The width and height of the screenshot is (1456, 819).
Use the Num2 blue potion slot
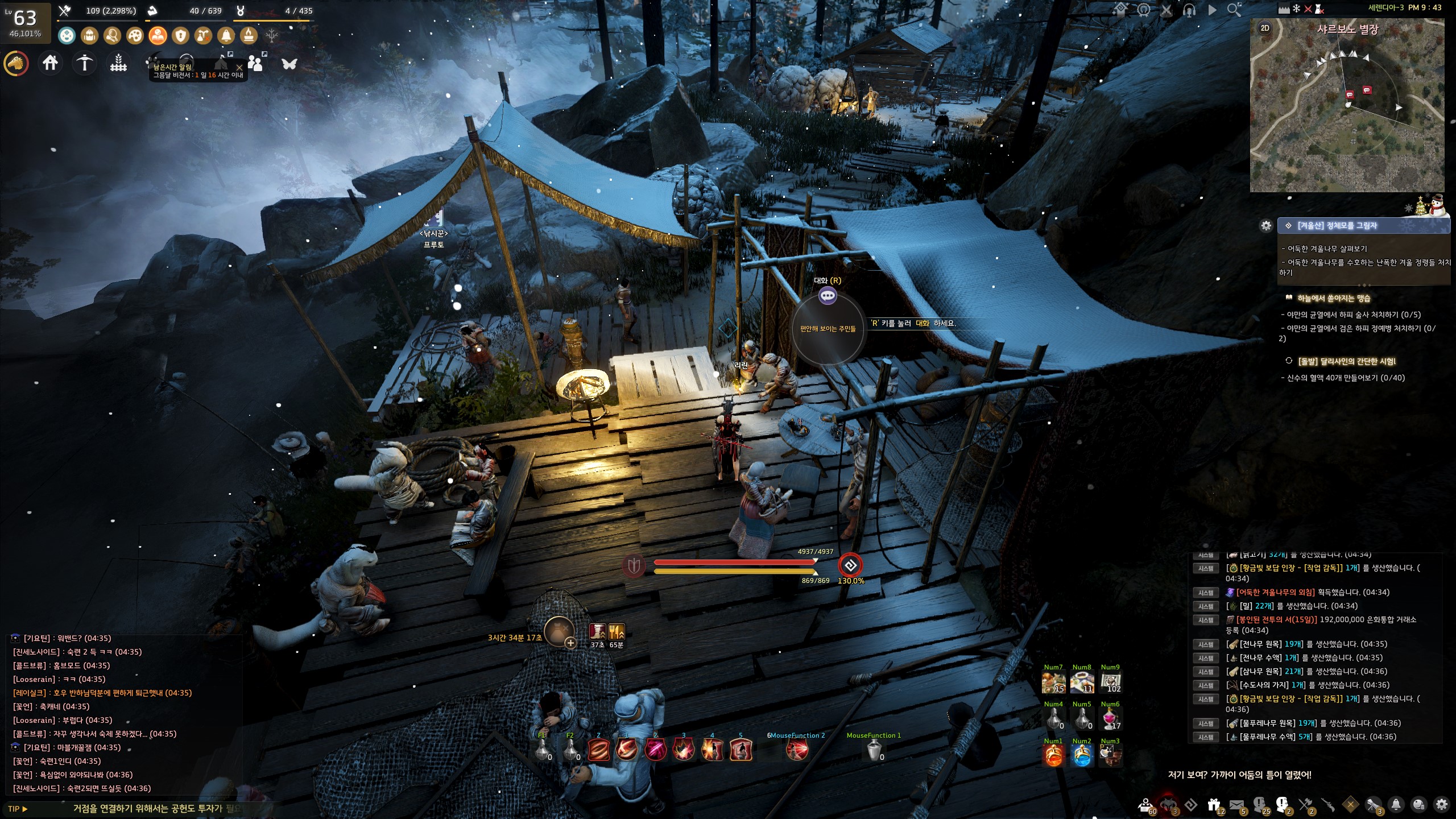click(x=1081, y=756)
